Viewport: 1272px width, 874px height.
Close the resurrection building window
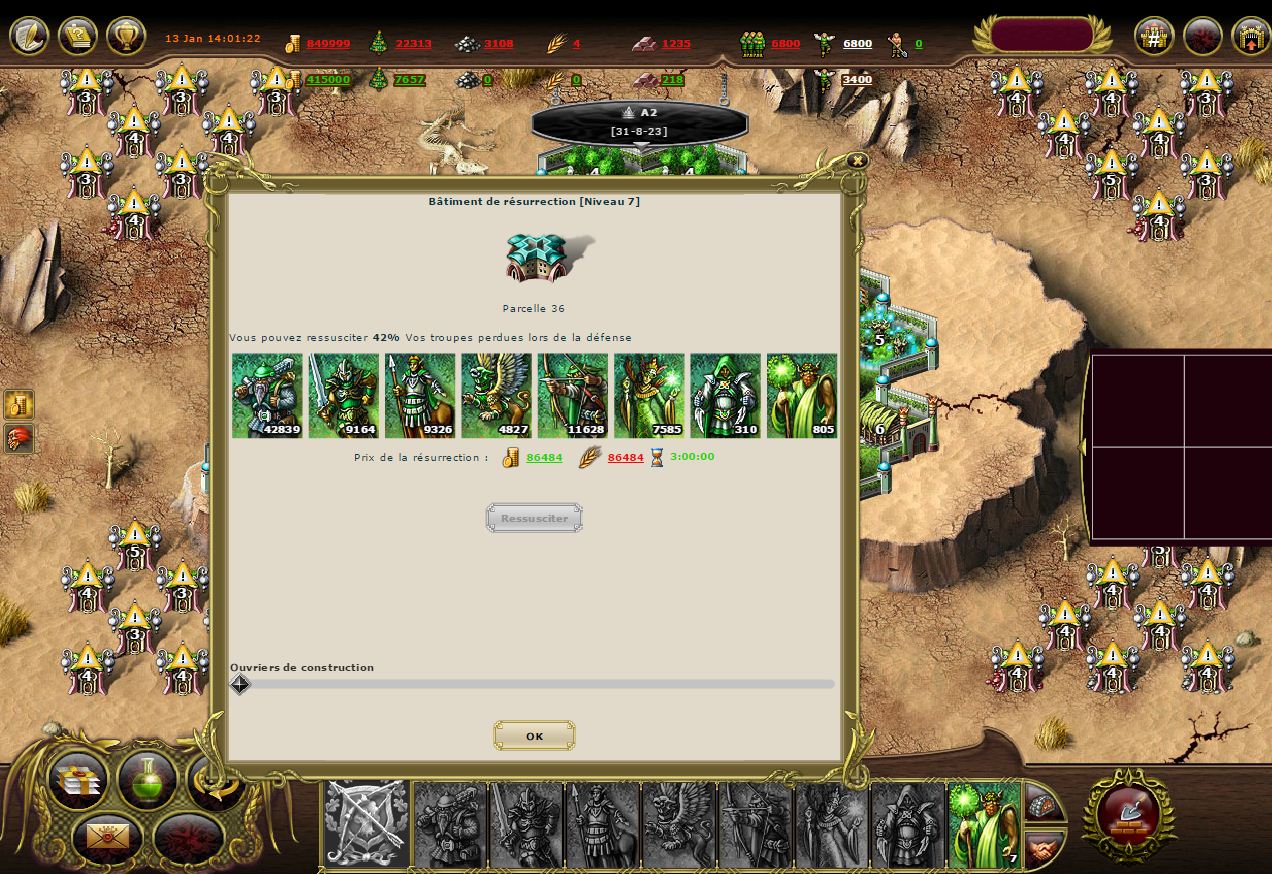pos(856,160)
